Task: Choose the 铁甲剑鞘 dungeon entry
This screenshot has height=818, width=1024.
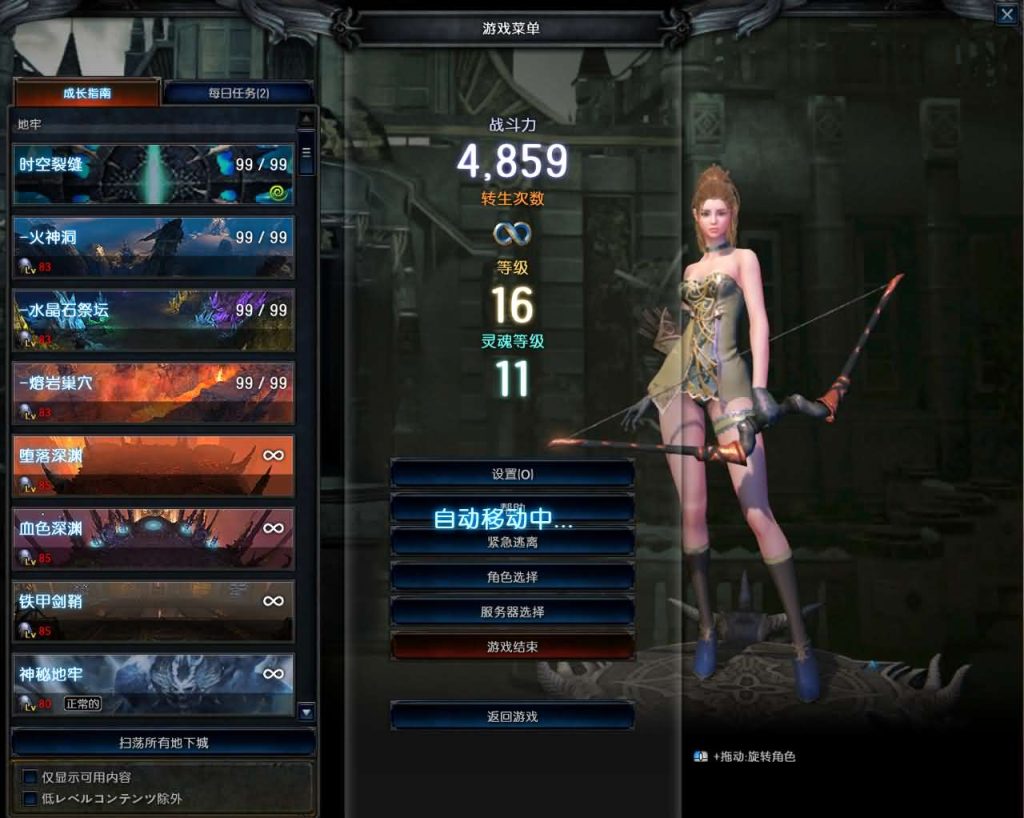Action: click(153, 611)
